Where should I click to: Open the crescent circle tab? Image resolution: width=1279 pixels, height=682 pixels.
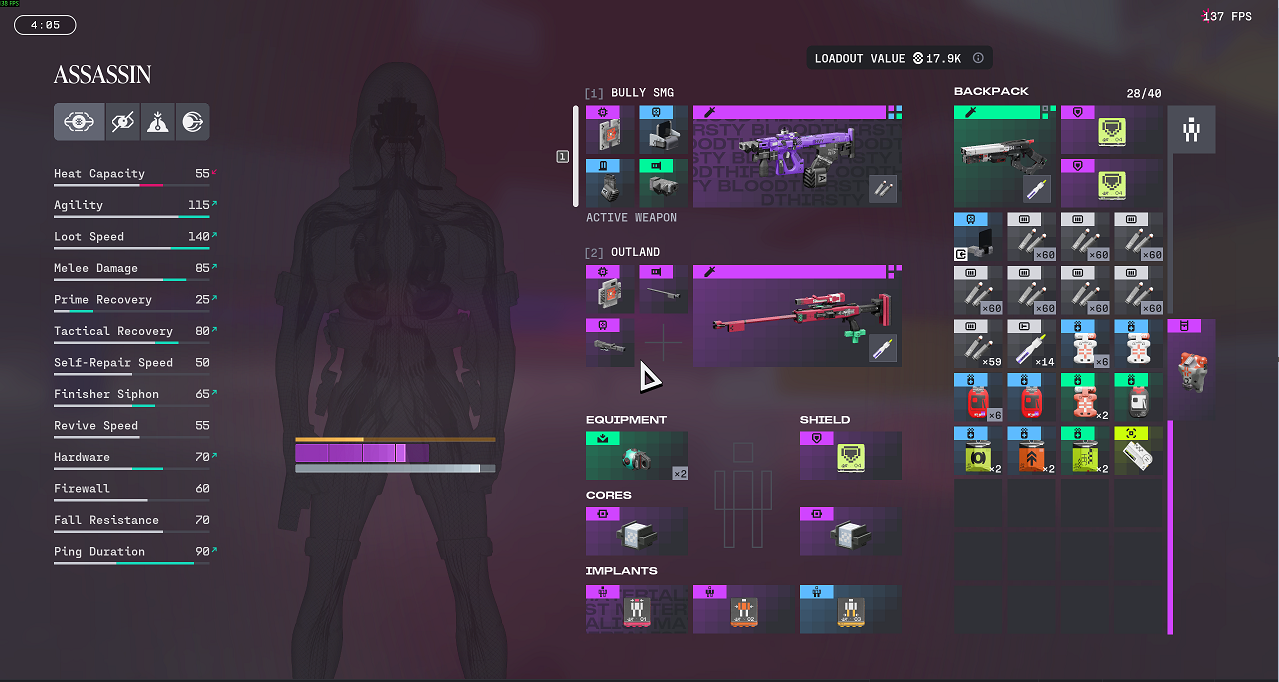(x=192, y=122)
